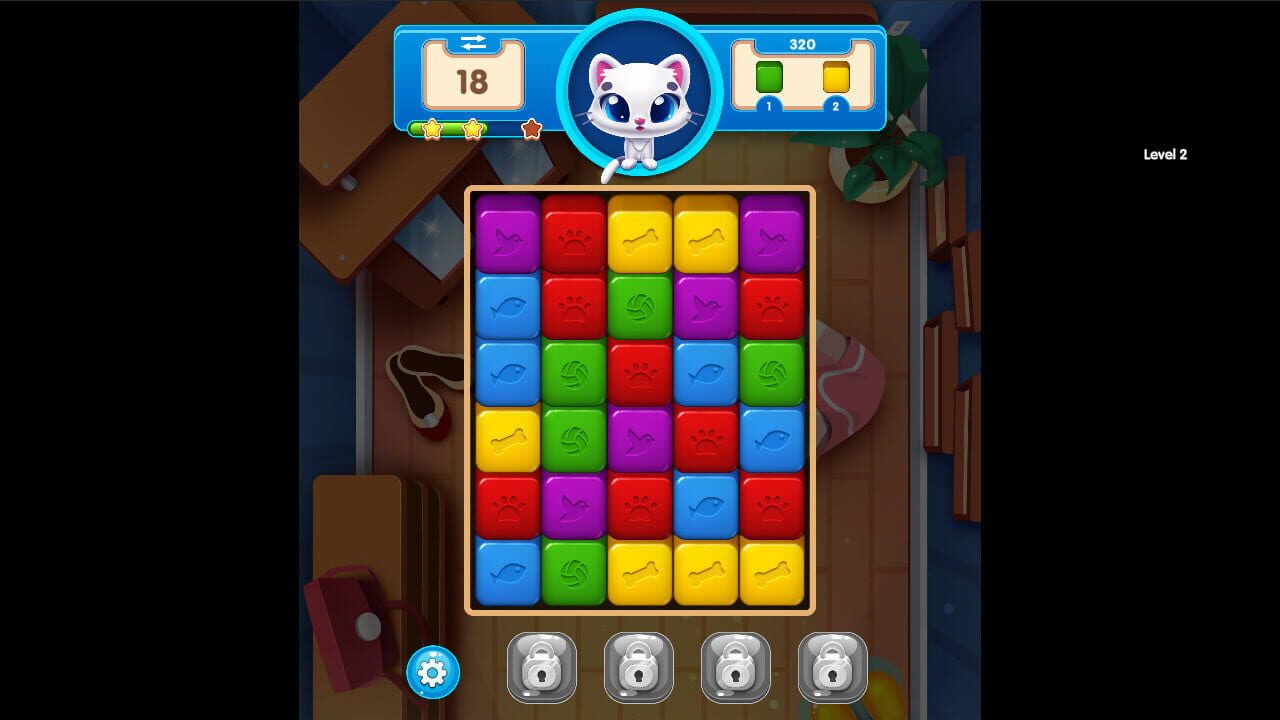Viewport: 1280px width, 720px height.
Task: Open the settings gear menu
Action: 430,672
